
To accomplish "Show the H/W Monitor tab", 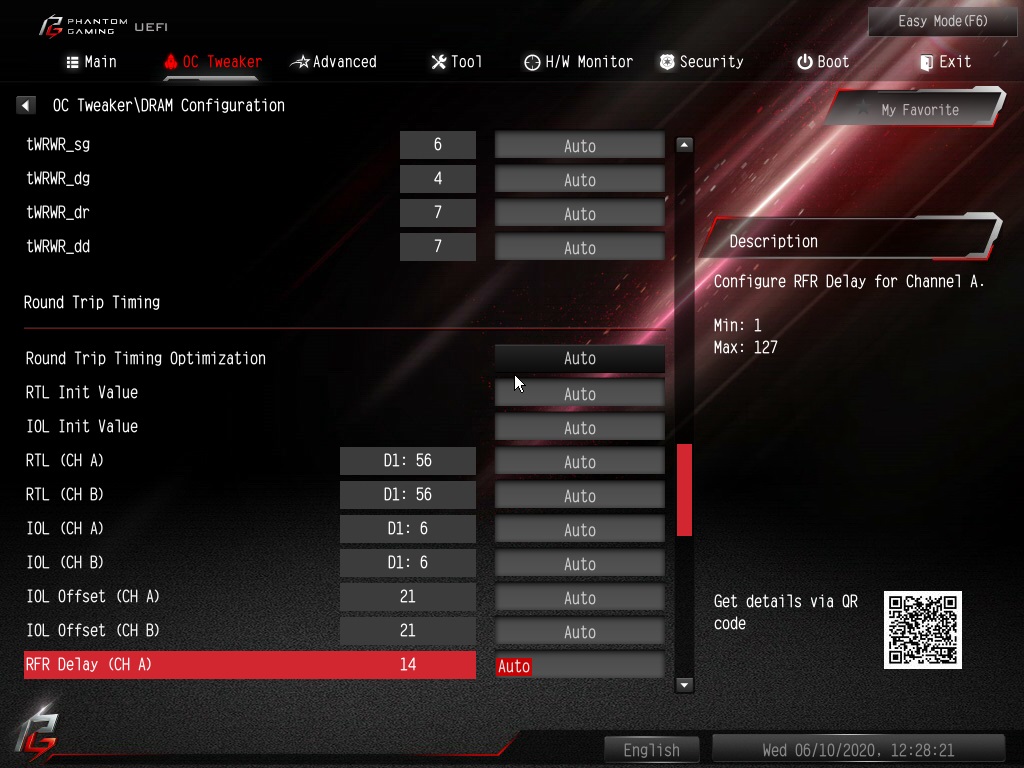I will (x=579, y=62).
